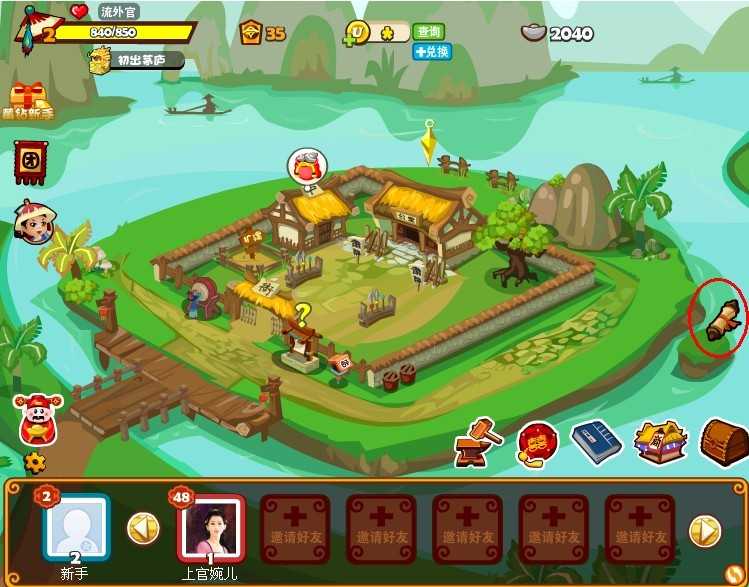
Task: Open settings with the orange gear
Action: tap(35, 462)
